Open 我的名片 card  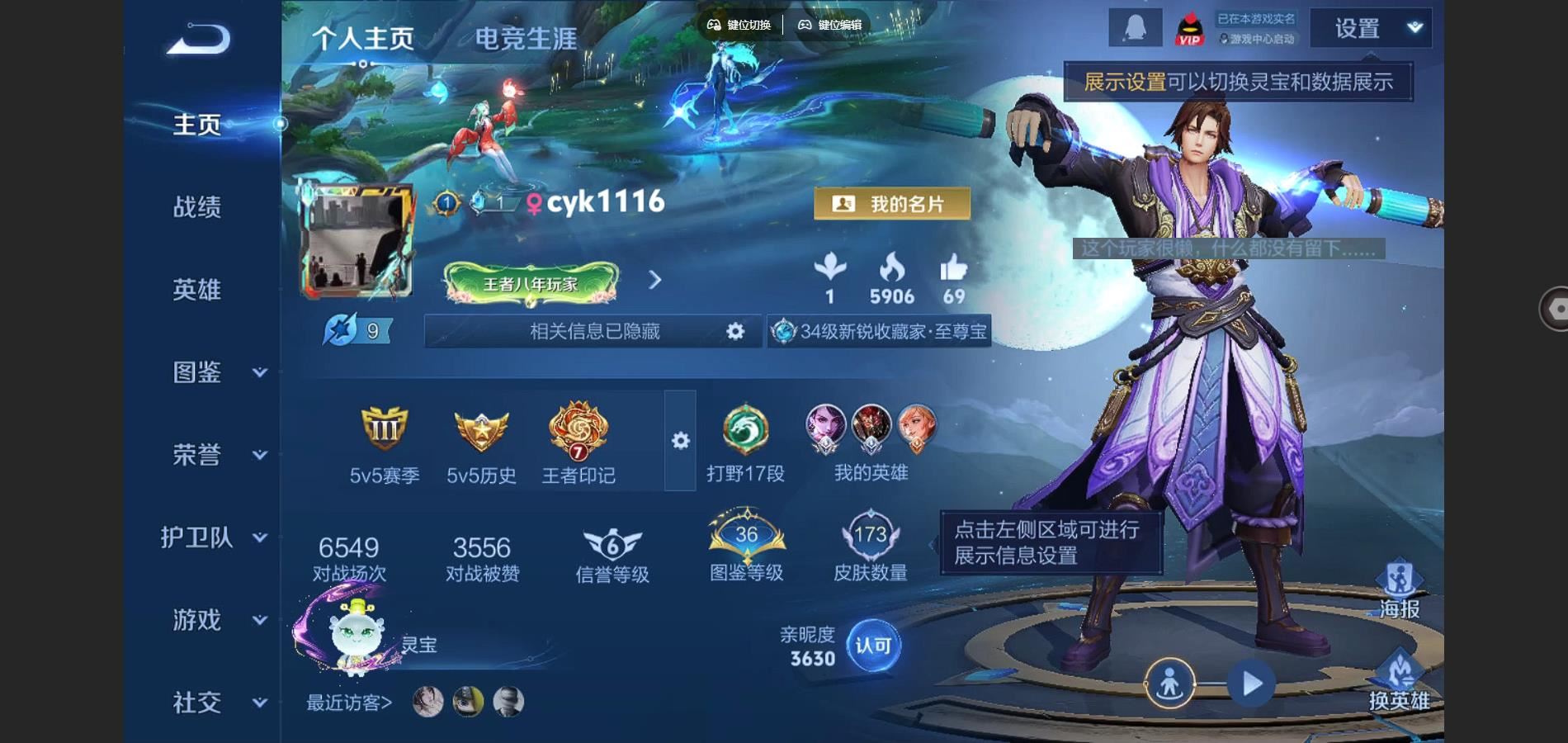[892, 204]
